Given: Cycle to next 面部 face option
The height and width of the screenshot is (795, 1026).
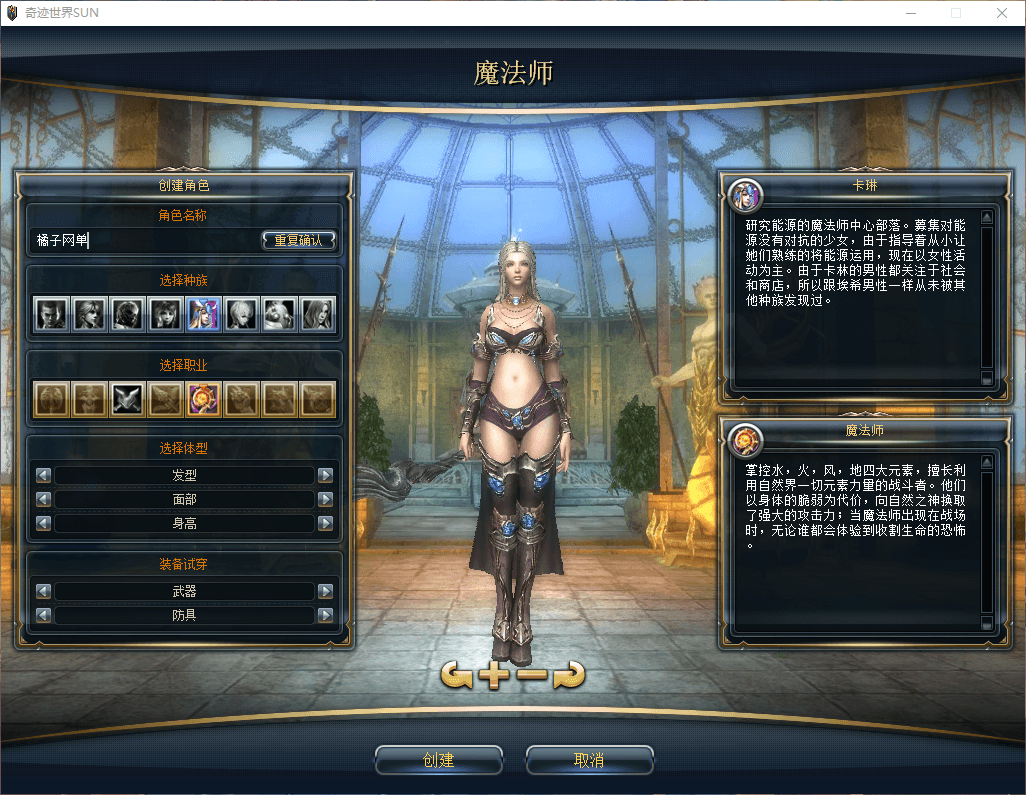Looking at the screenshot, I should pyautogui.click(x=325, y=499).
